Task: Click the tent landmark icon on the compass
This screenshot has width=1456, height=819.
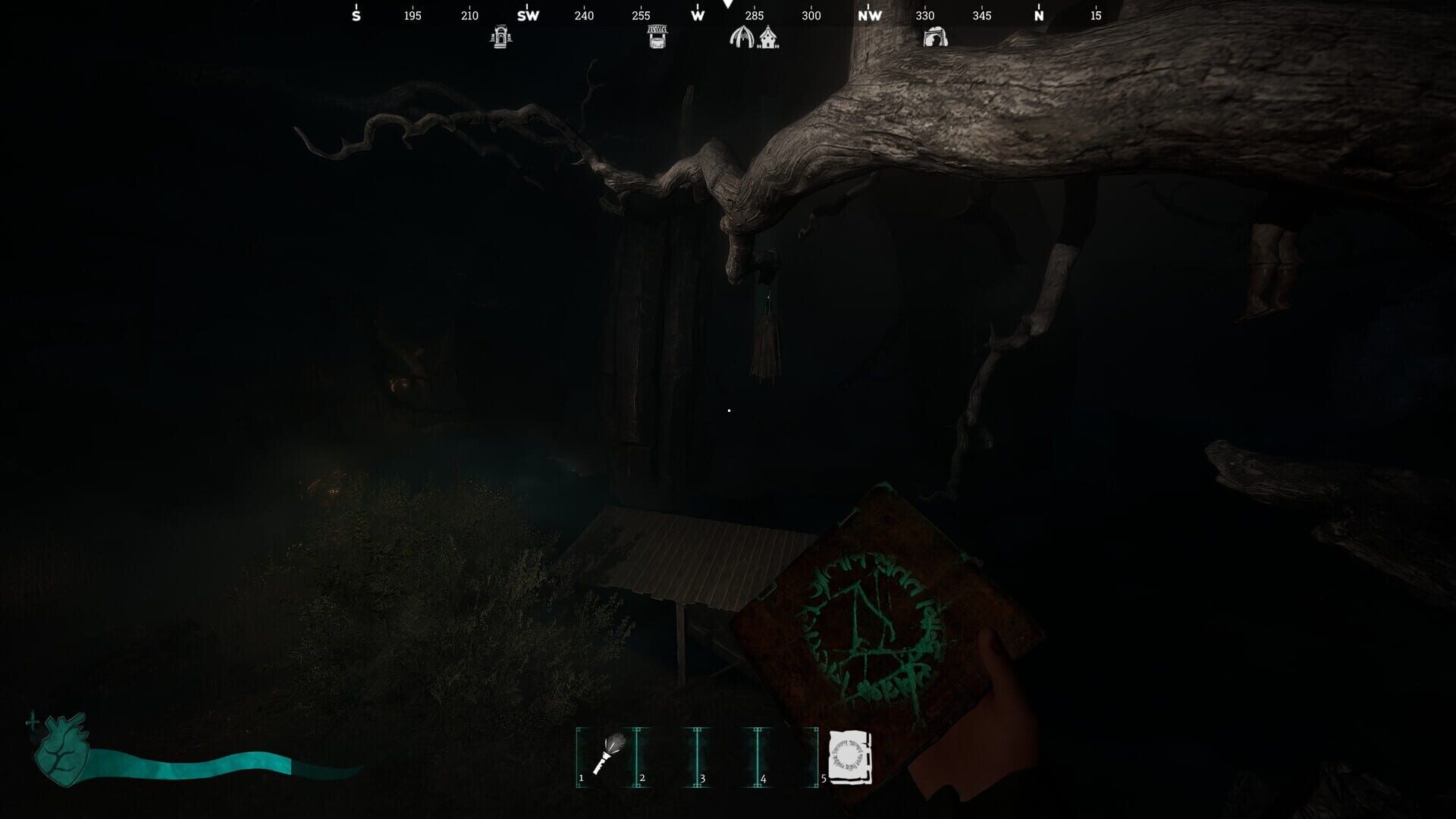Action: click(742, 36)
